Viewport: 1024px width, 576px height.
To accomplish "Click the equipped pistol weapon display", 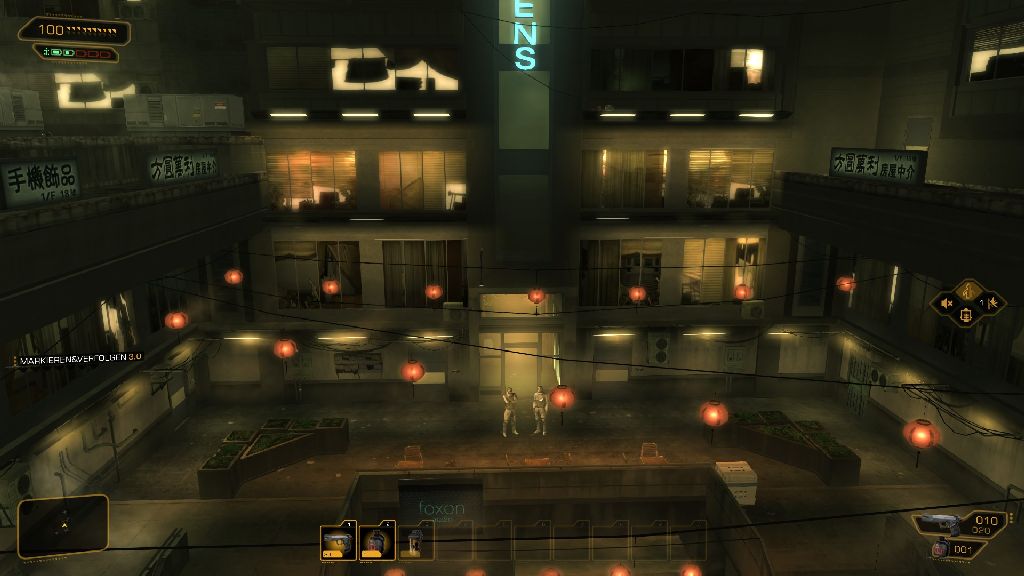I will tap(940, 523).
